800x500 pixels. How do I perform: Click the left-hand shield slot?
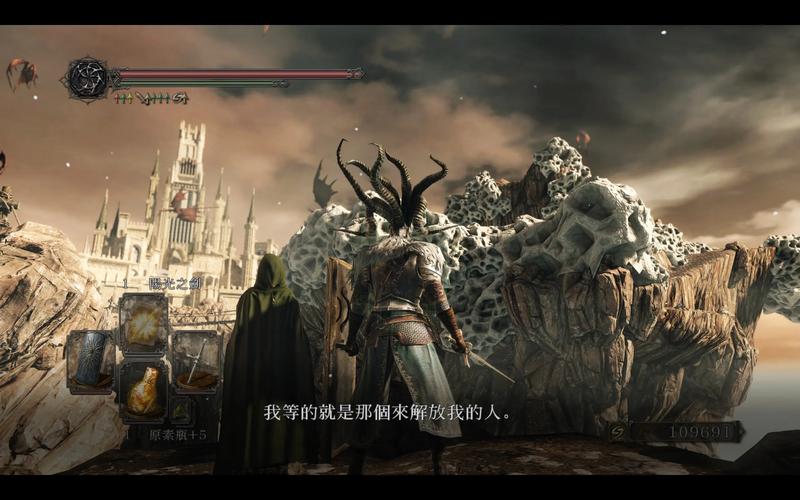tap(90, 360)
